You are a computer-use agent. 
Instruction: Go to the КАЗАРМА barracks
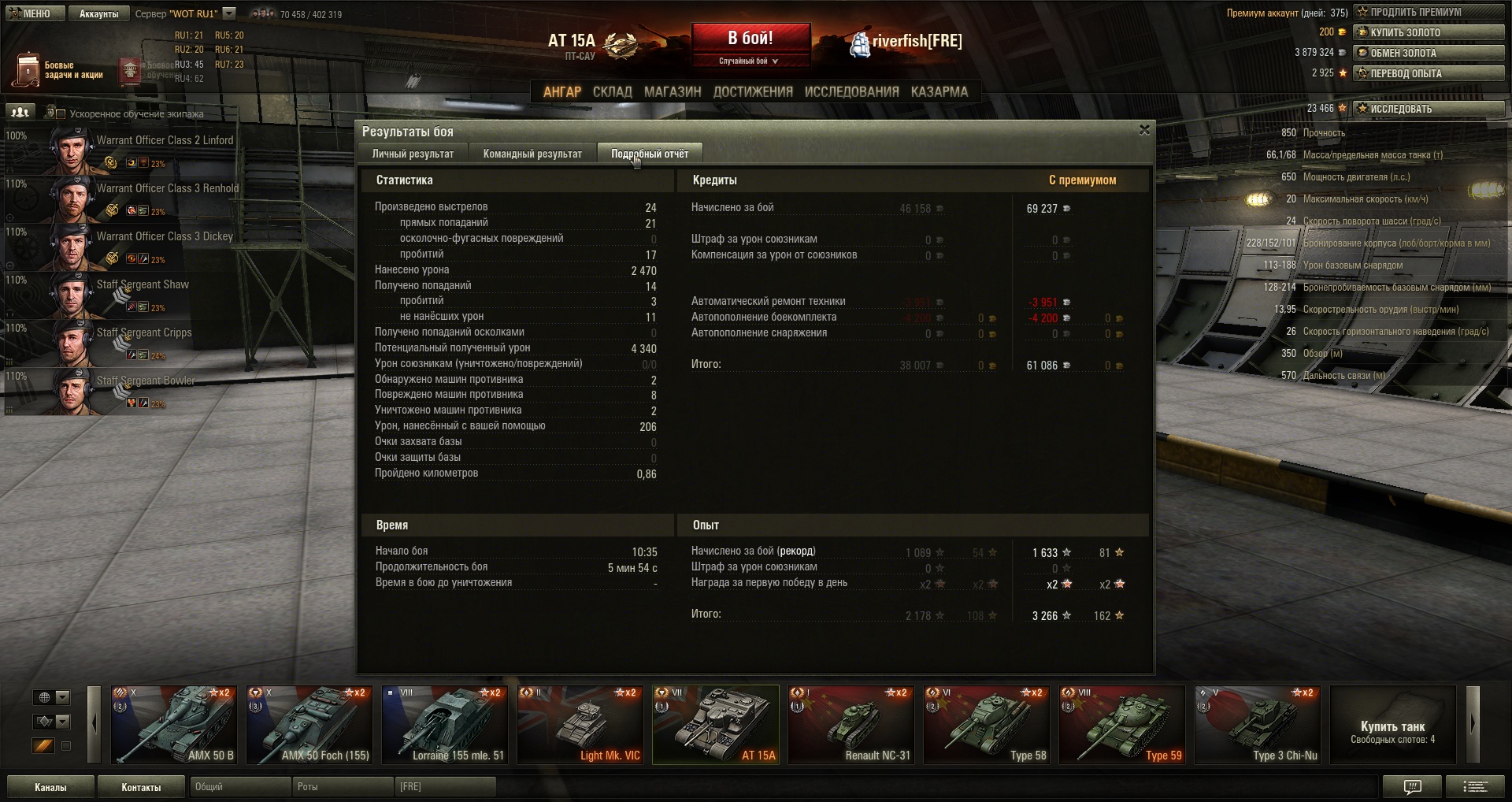coord(939,91)
